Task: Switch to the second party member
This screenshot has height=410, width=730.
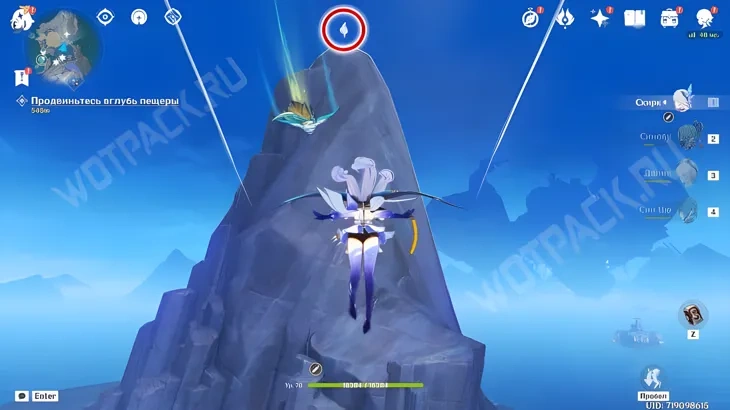Action: [688, 137]
